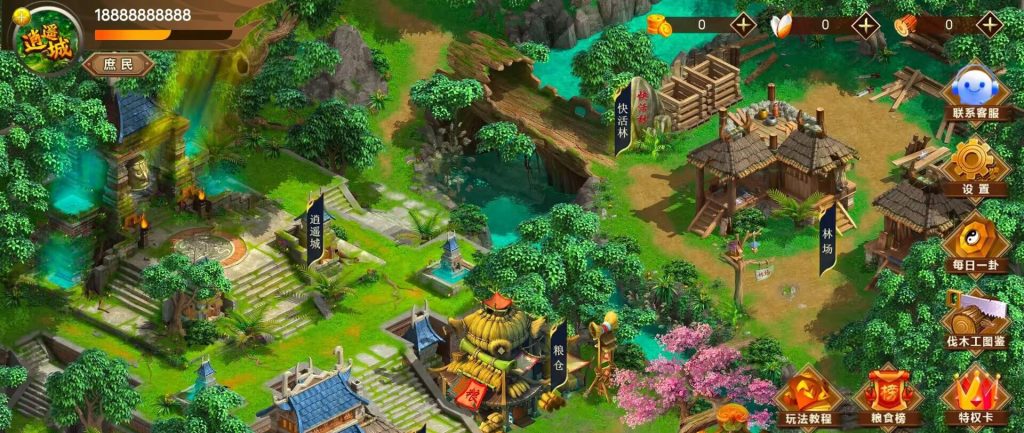Select the 快活林 forest banner

tap(622, 117)
